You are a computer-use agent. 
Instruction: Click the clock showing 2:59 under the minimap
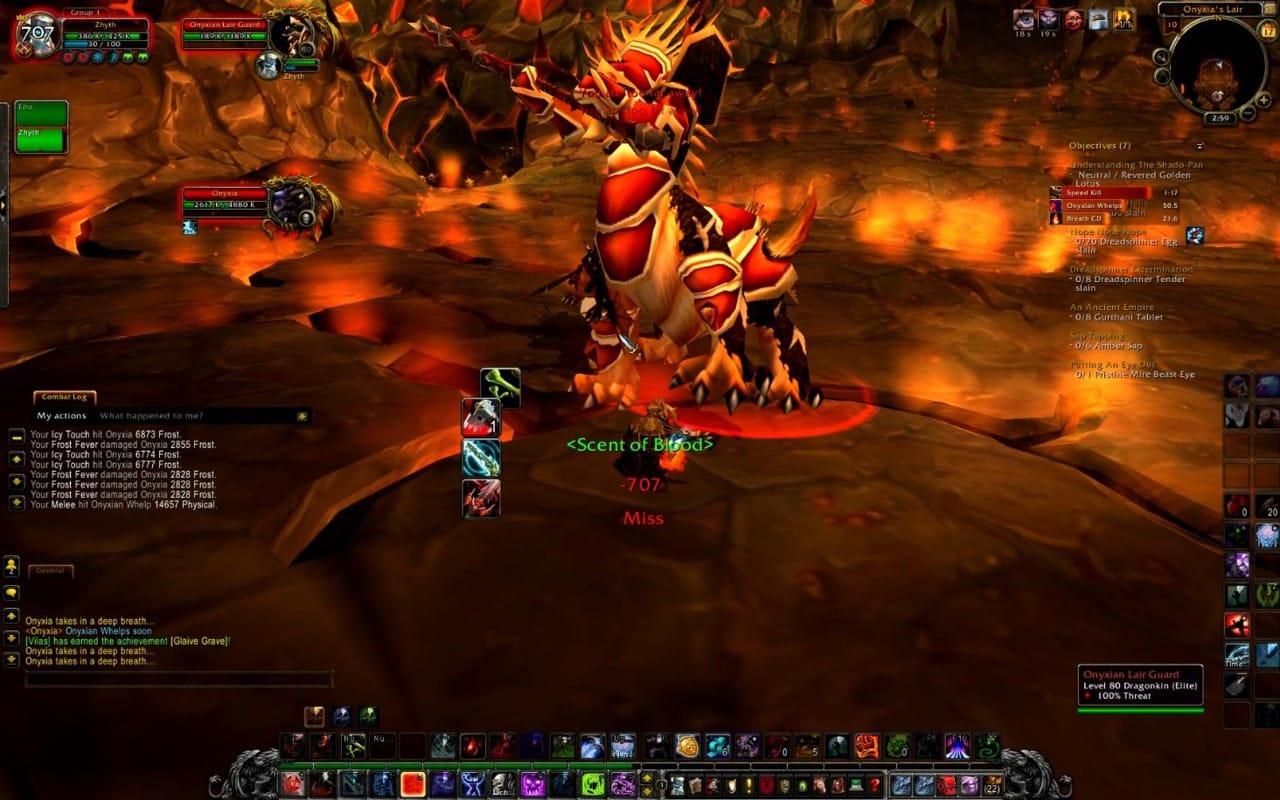[x=1220, y=117]
